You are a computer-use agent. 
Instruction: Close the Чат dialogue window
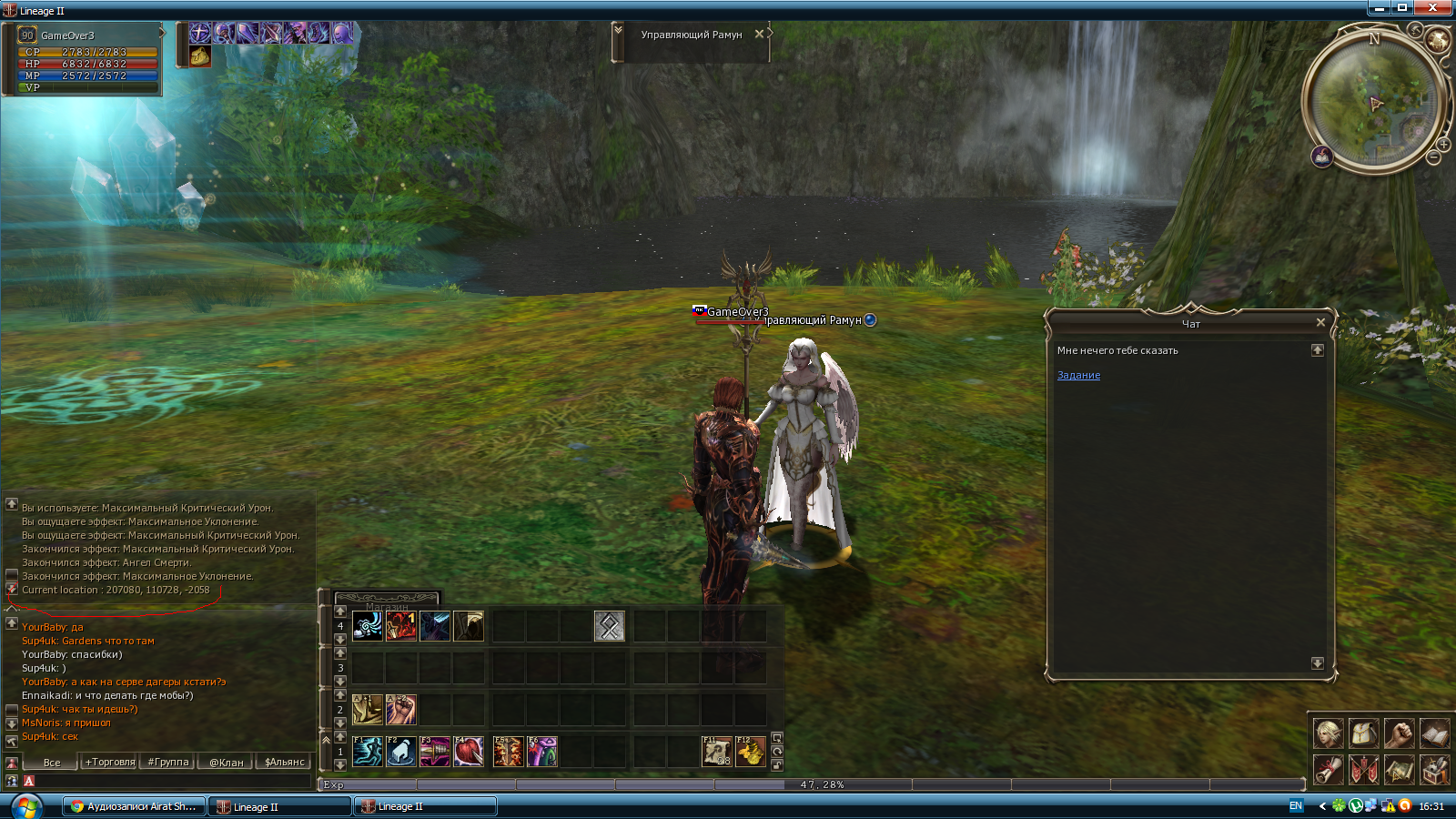coord(1320,322)
